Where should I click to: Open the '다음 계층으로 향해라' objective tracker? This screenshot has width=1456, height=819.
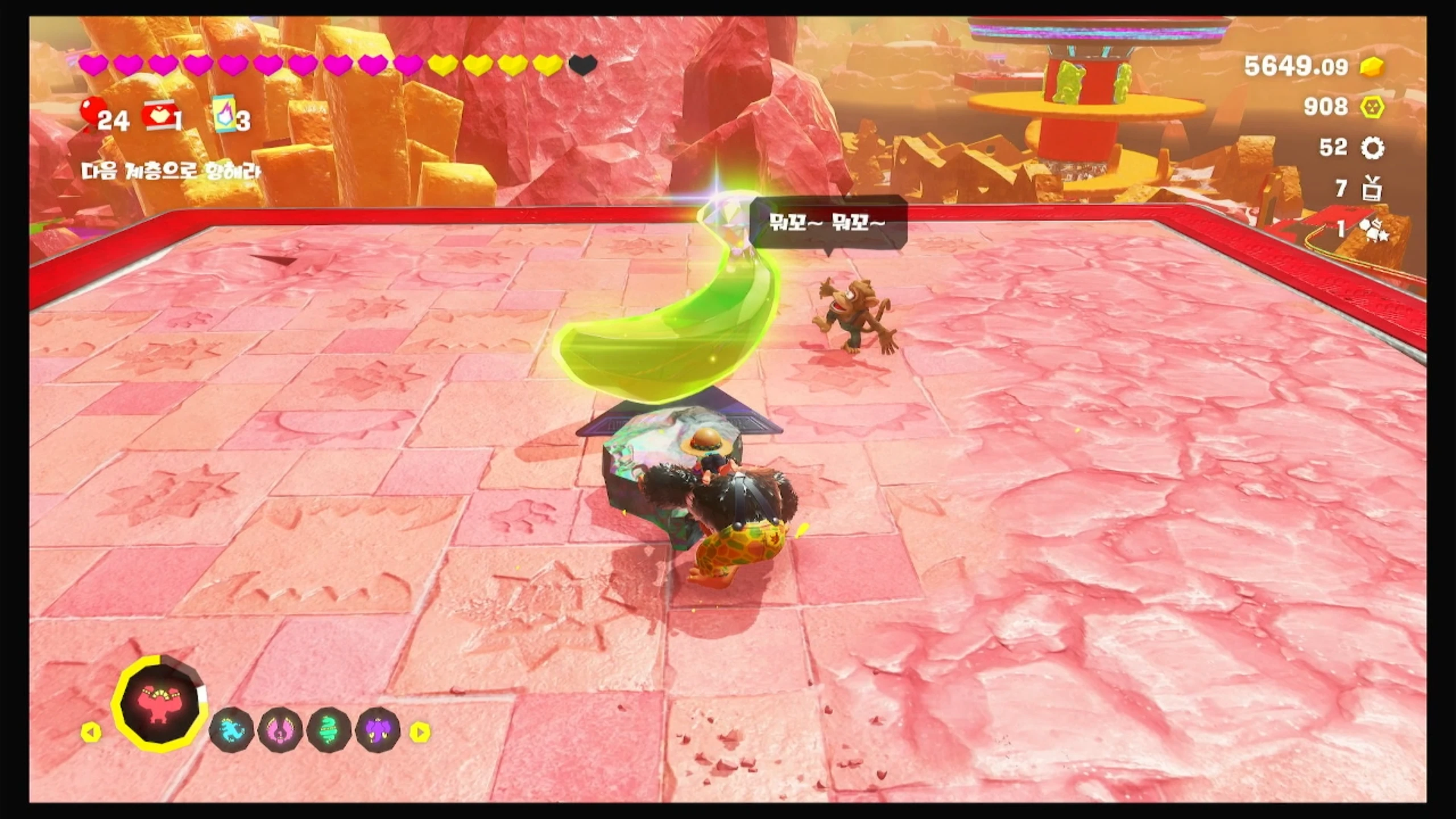click(171, 171)
